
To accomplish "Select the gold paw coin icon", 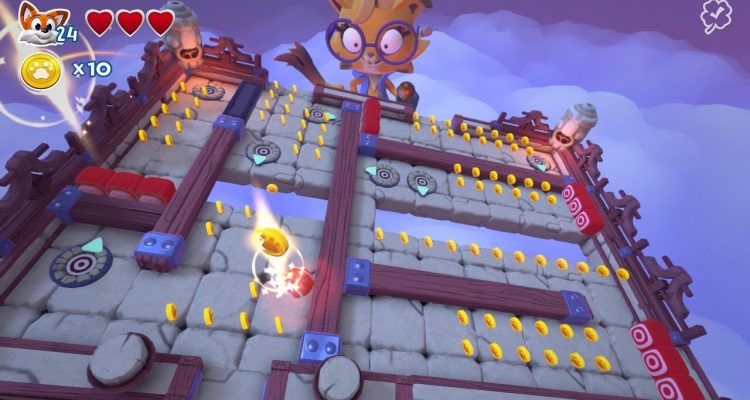I will point(40,70).
